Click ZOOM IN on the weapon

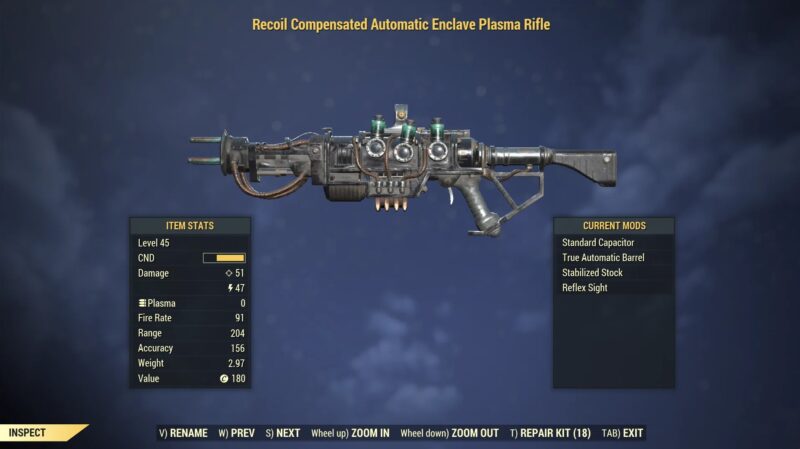(350, 433)
